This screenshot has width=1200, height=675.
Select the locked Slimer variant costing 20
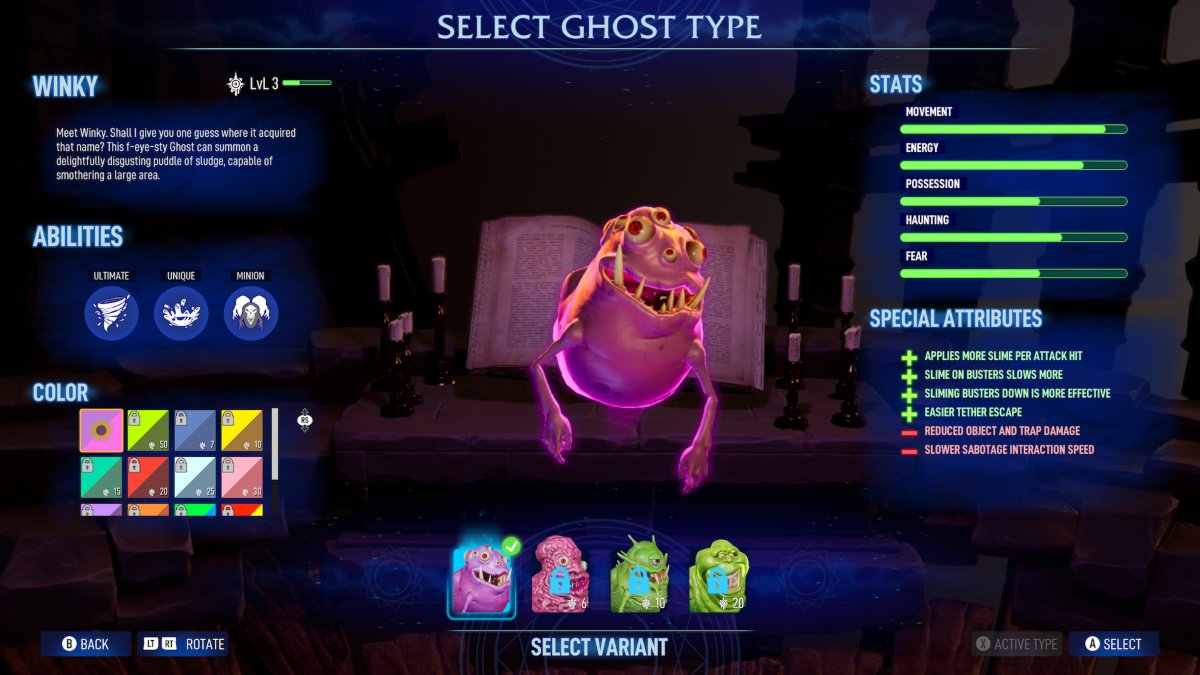718,574
